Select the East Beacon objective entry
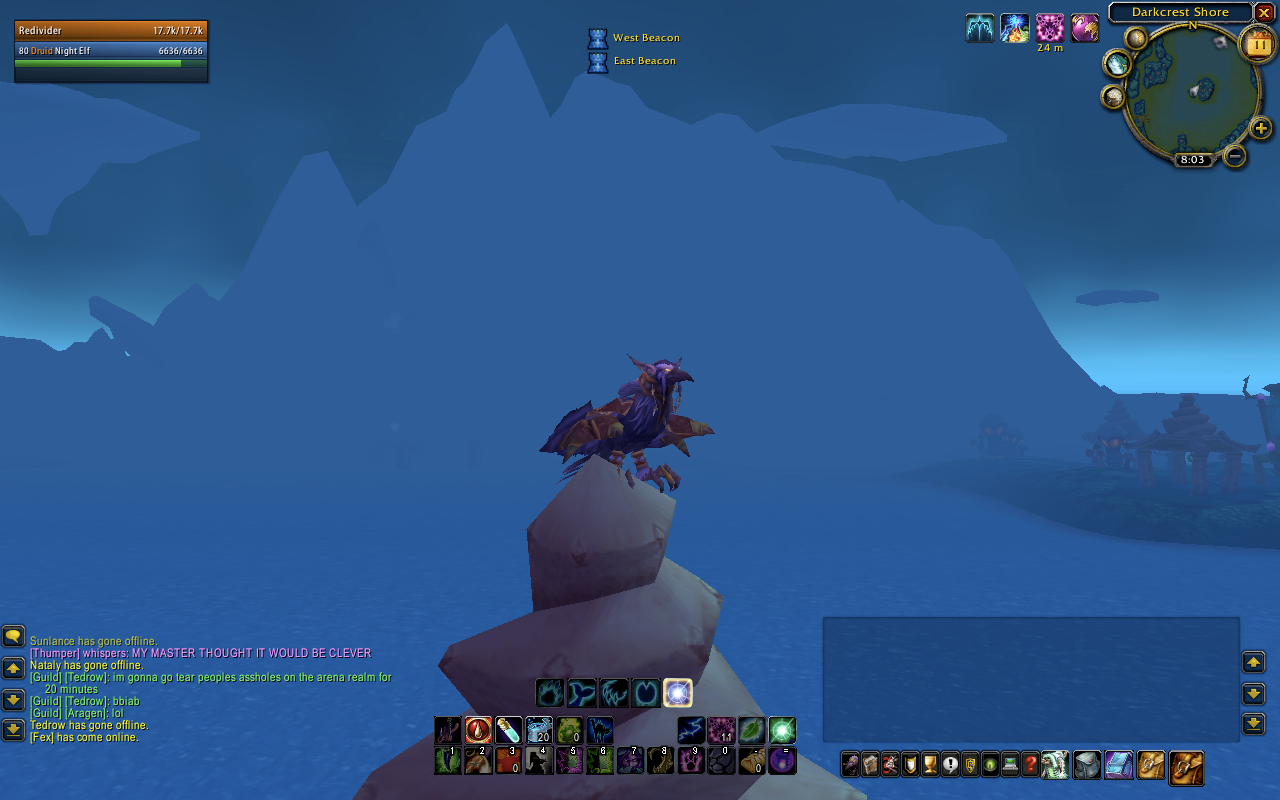Image resolution: width=1280 pixels, height=800 pixels. 644,61
